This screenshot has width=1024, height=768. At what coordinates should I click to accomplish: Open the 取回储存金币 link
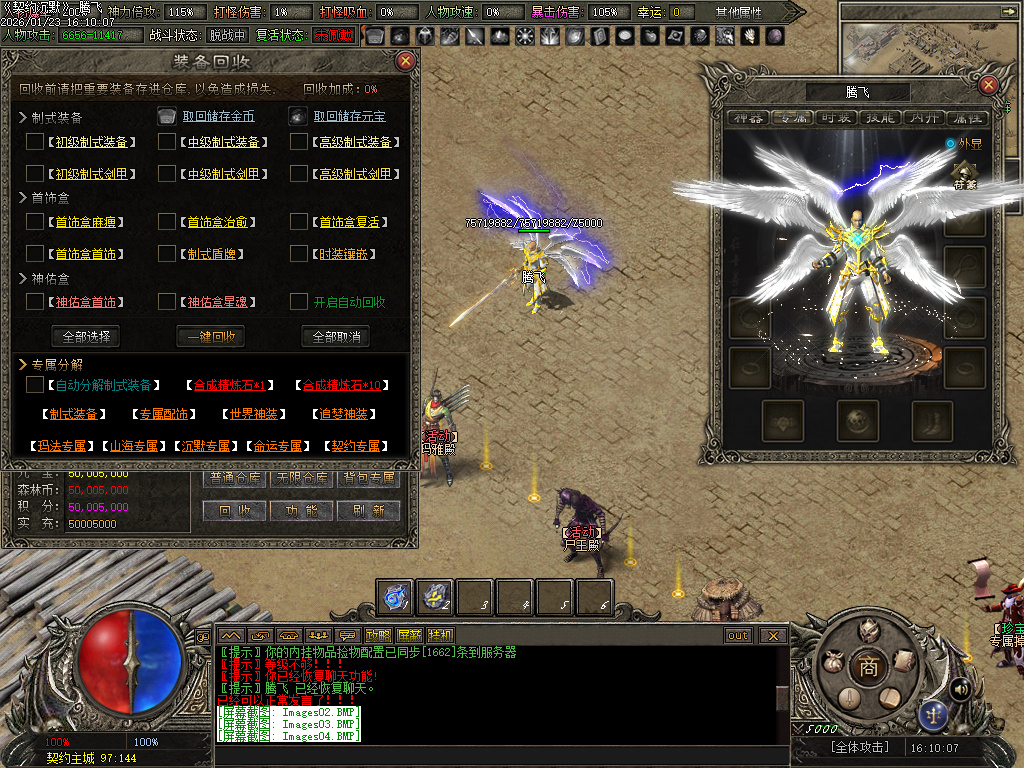[x=218, y=116]
